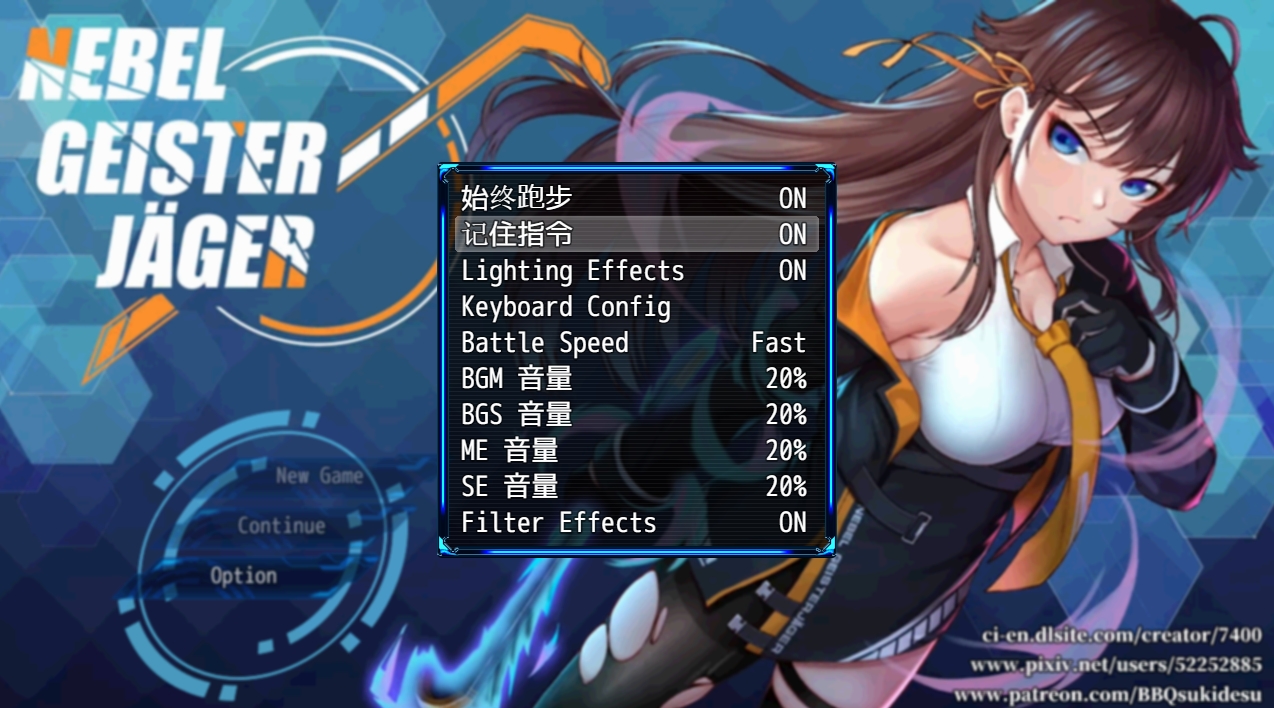Screen dimensions: 1274x708
Task: Toggle the 记住指令 command remember option
Action: [x=636, y=234]
